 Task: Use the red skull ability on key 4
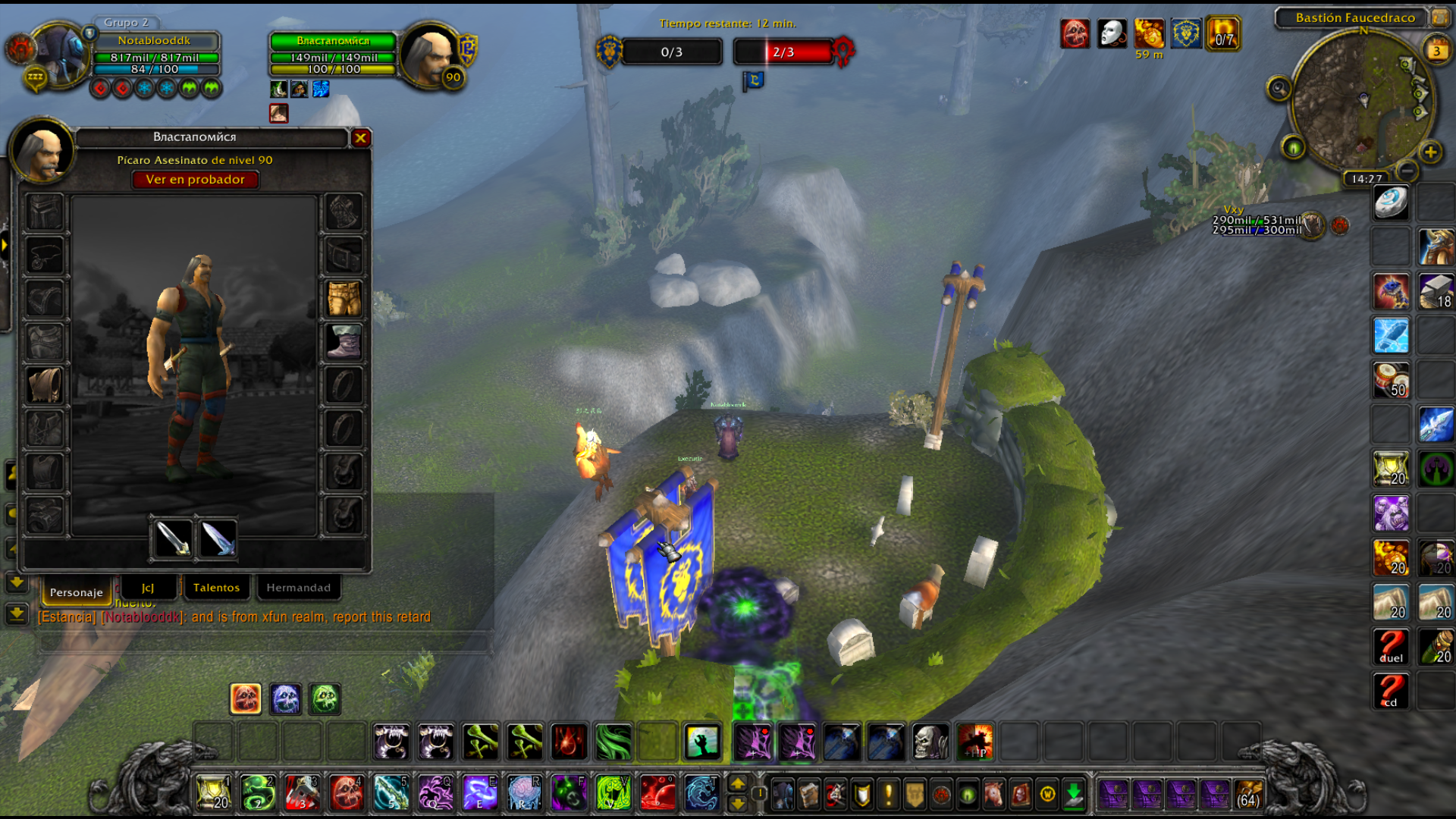pyautogui.click(x=346, y=793)
